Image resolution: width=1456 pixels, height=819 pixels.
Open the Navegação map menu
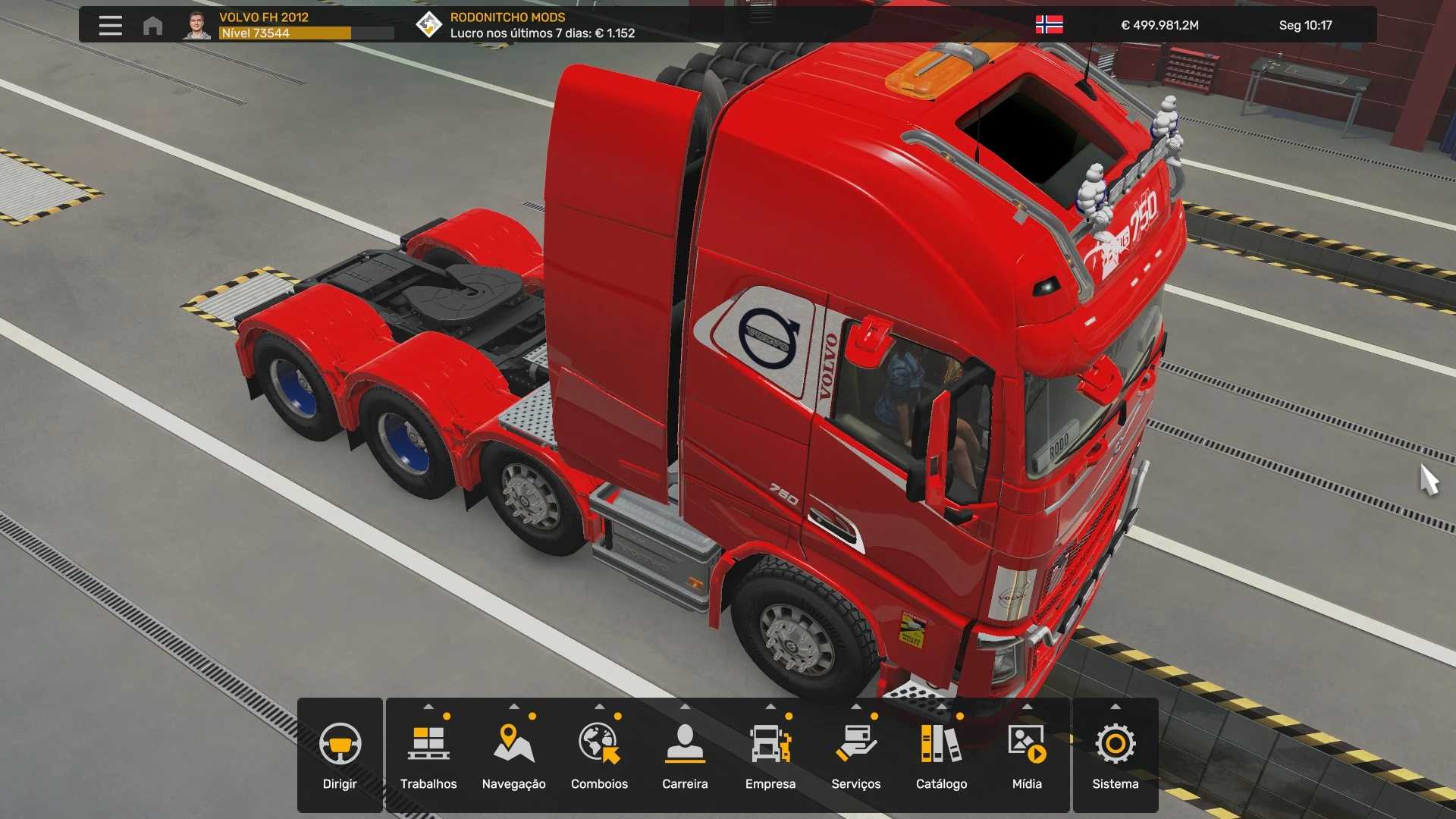(513, 755)
